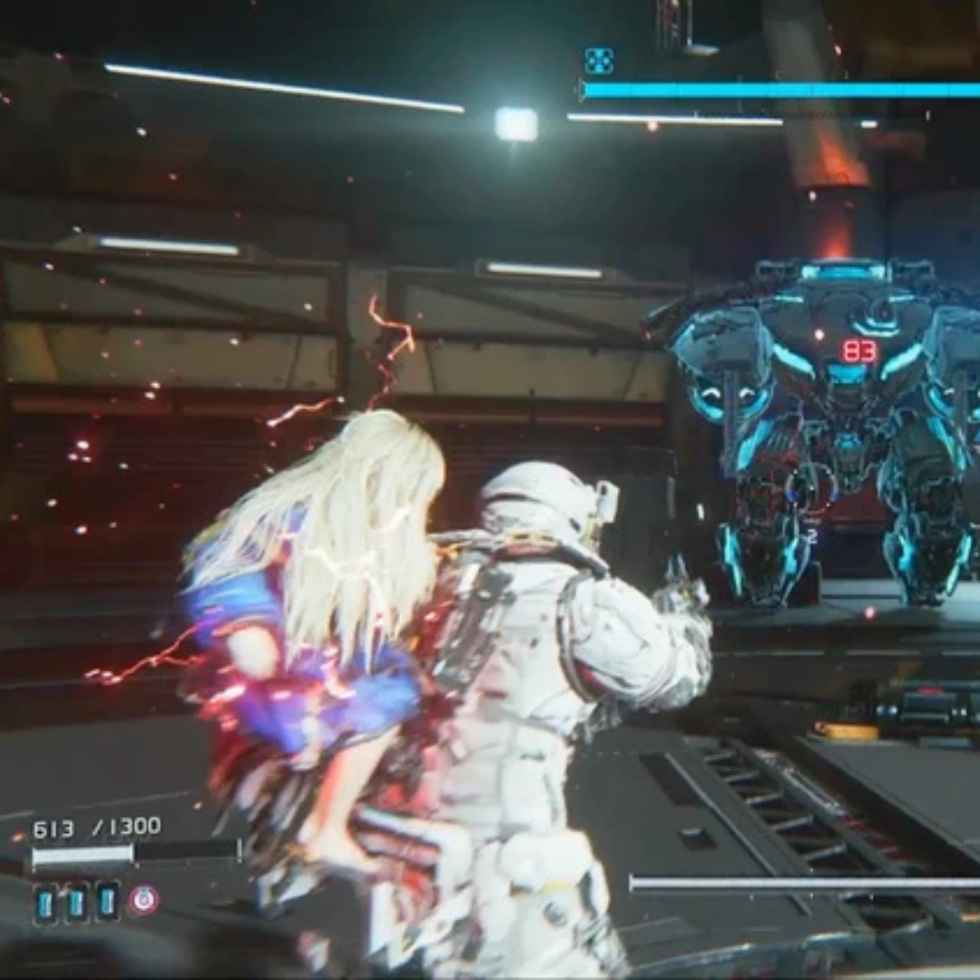Select the blue boss marker icon
Image resolution: width=980 pixels, height=980 pixels.
[x=598, y=61]
